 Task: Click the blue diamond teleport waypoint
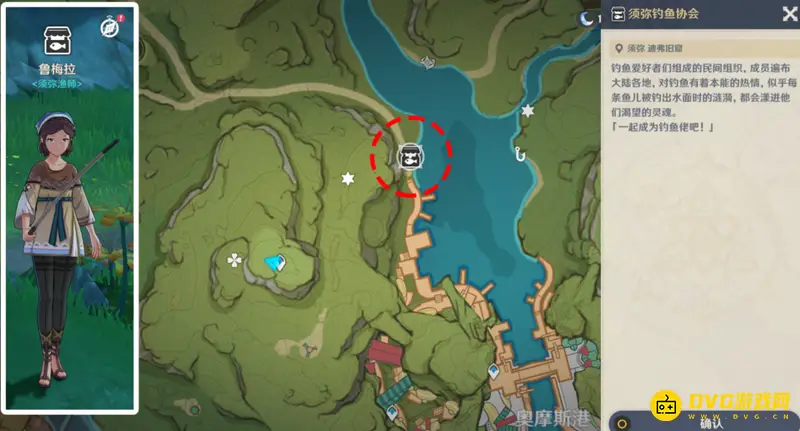tap(275, 262)
